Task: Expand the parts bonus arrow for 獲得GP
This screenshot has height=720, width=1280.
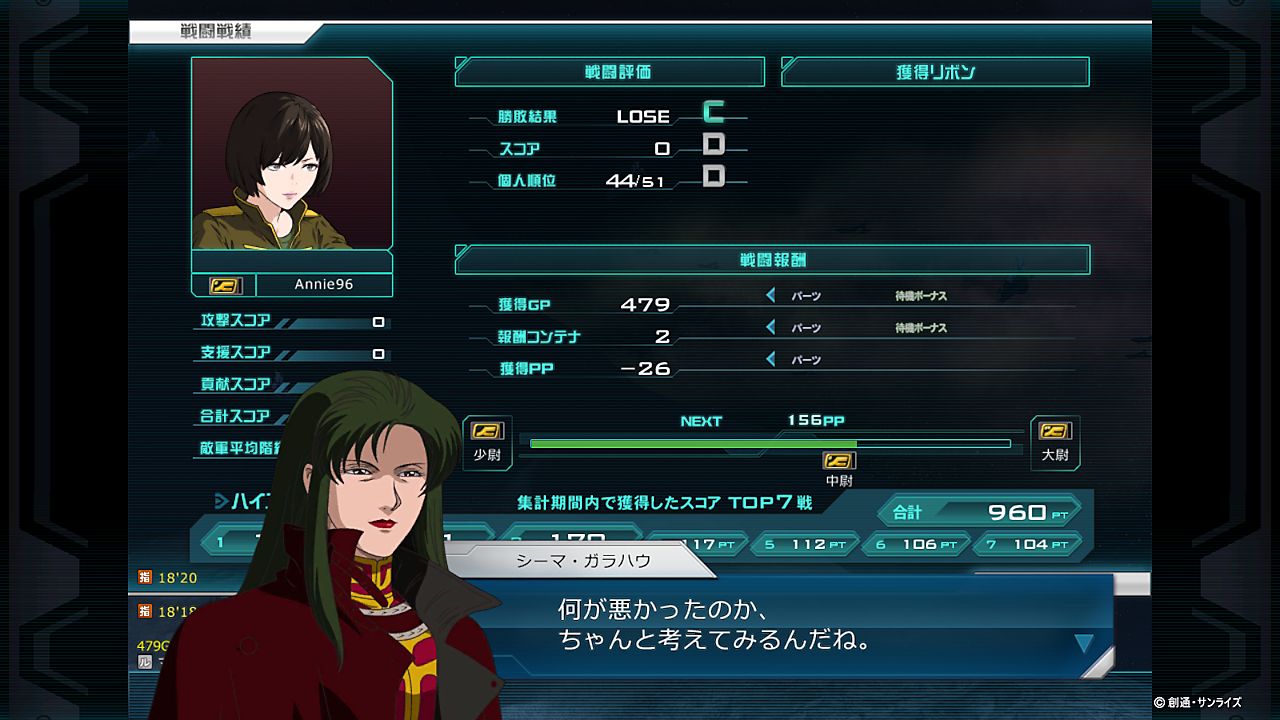Action: tap(771, 296)
